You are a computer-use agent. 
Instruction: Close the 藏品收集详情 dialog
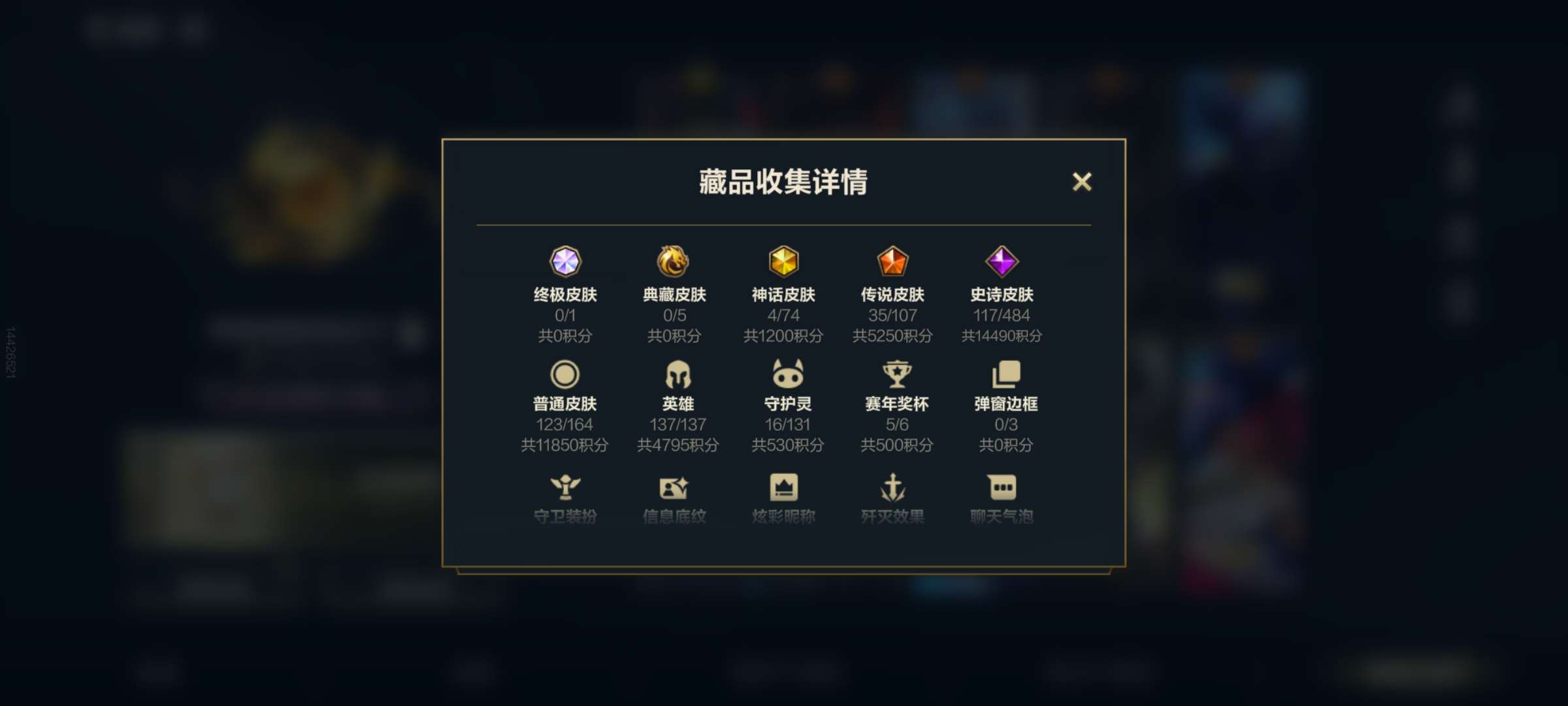[1083, 182]
